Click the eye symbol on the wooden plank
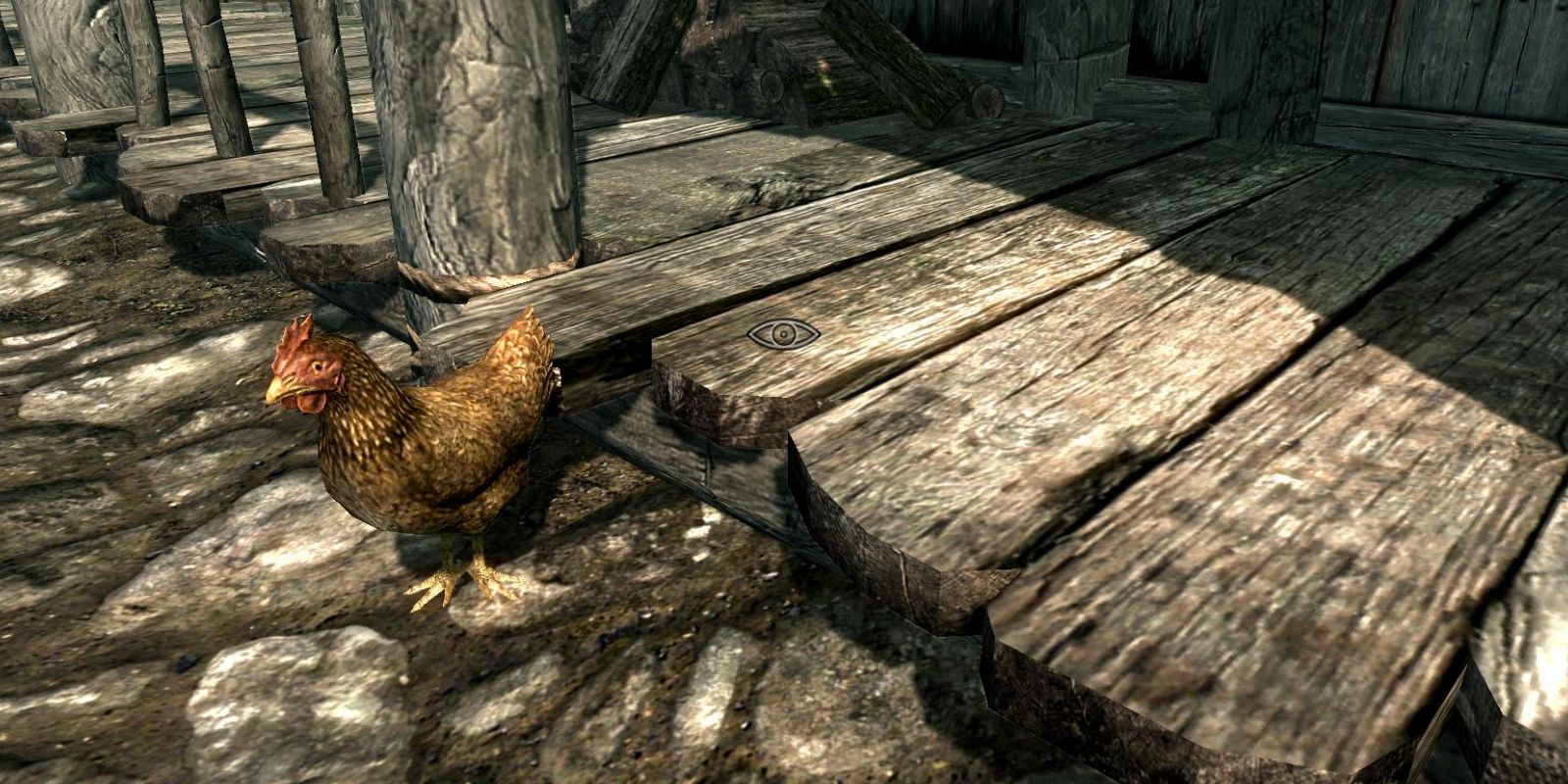 tap(783, 335)
